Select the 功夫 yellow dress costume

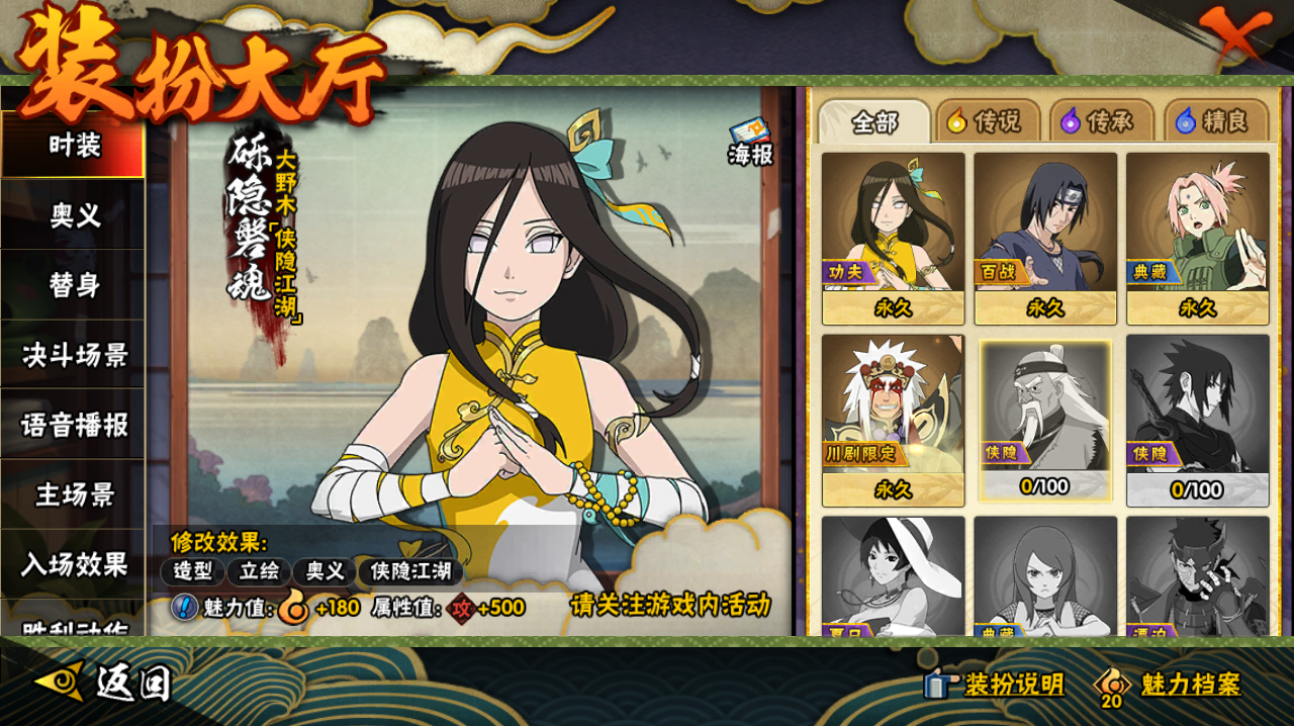(893, 237)
